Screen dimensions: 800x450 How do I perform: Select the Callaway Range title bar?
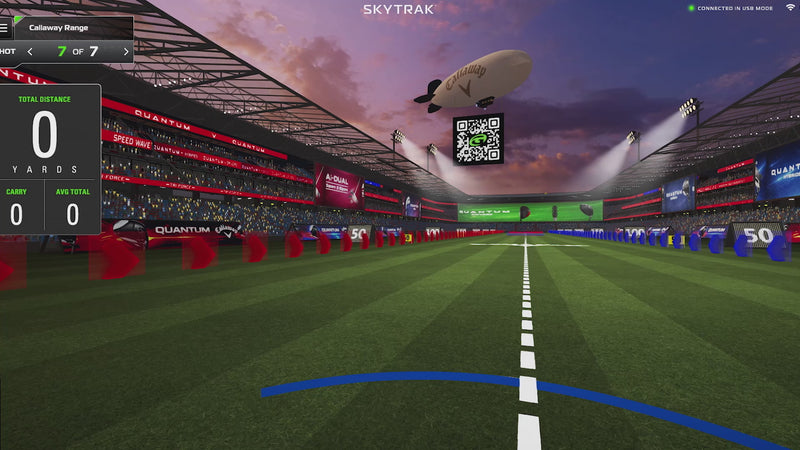(x=72, y=28)
